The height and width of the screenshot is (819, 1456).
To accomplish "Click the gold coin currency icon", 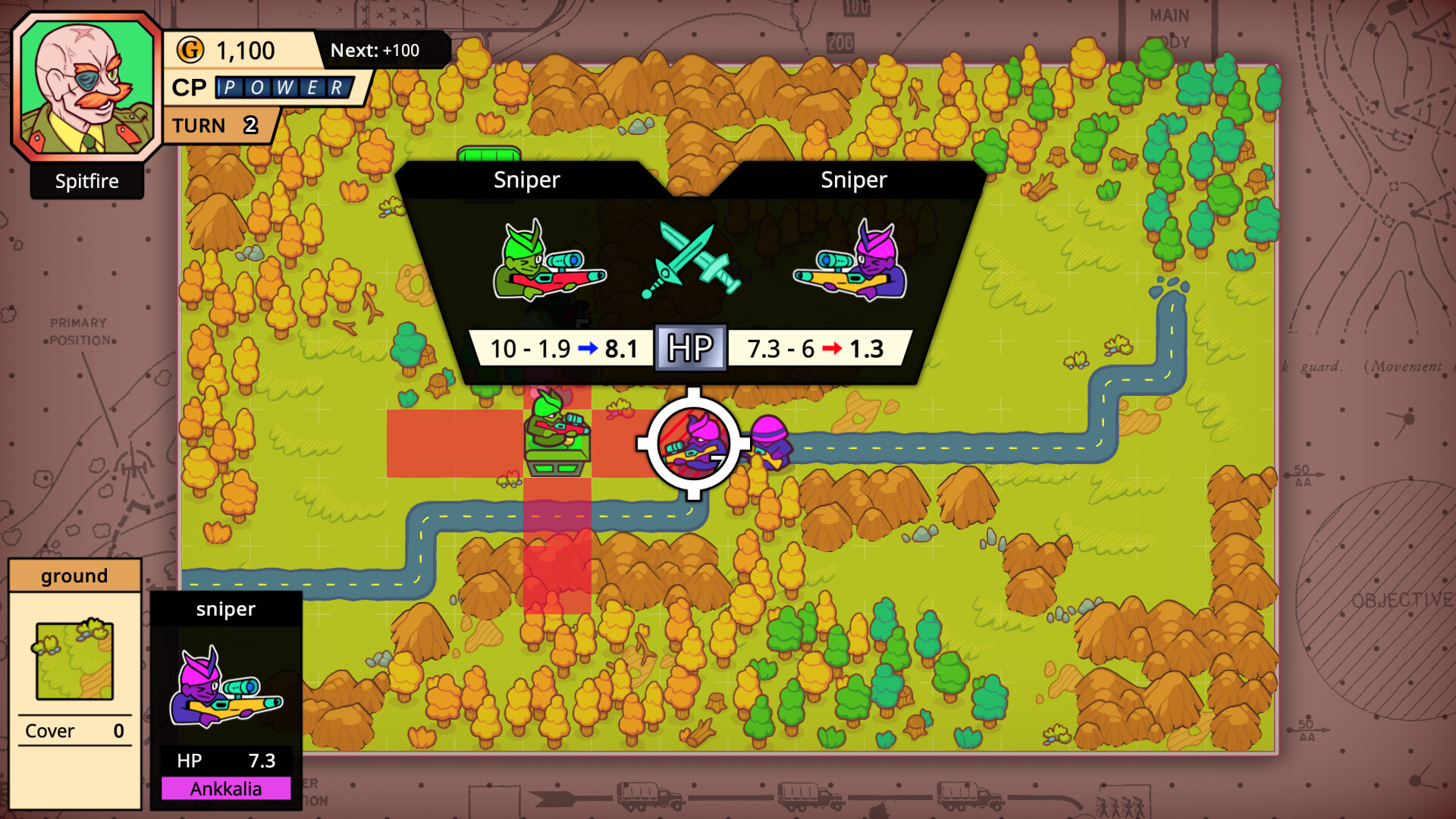I will pos(191,51).
